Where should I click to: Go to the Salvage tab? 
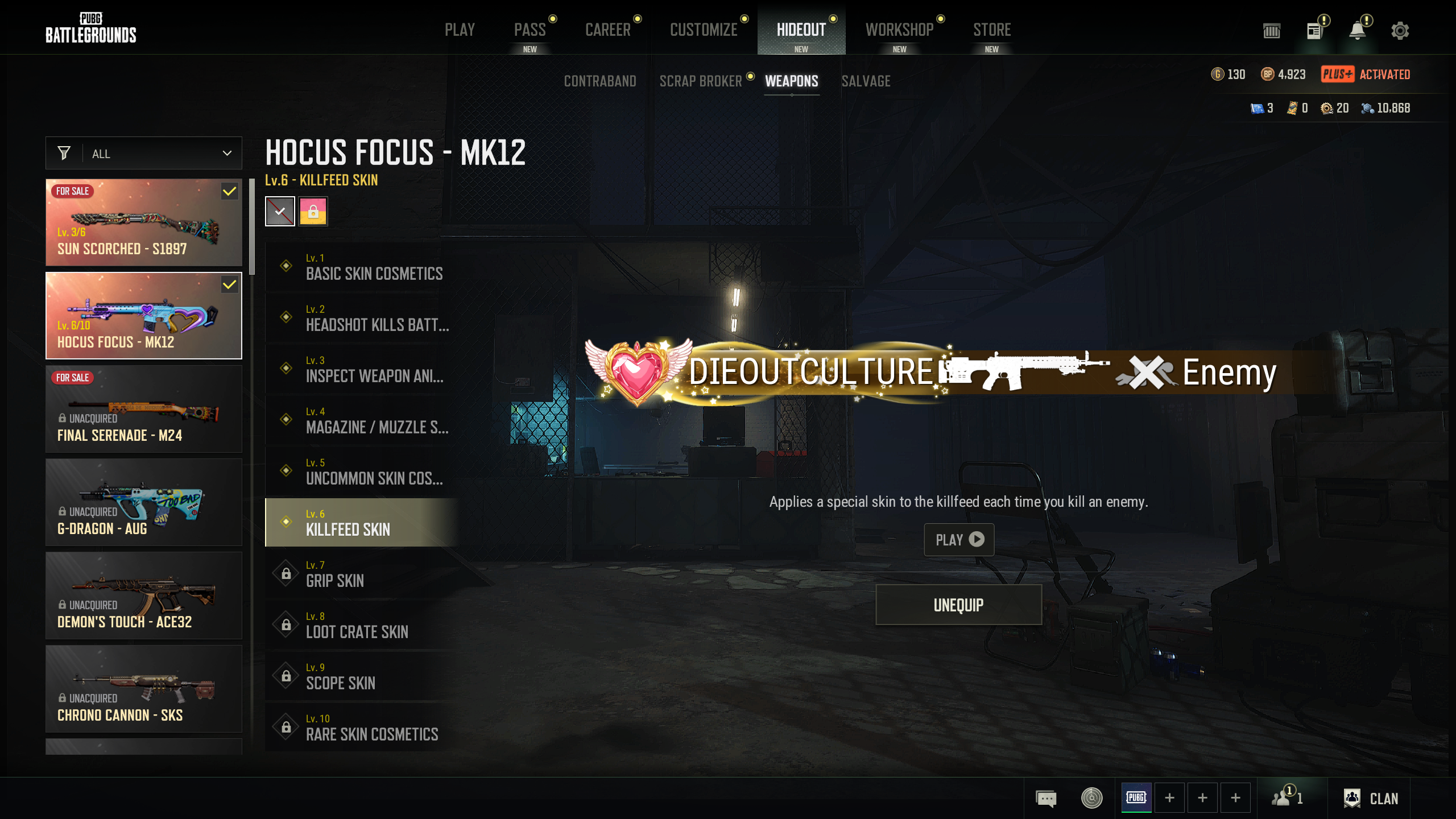click(x=866, y=81)
